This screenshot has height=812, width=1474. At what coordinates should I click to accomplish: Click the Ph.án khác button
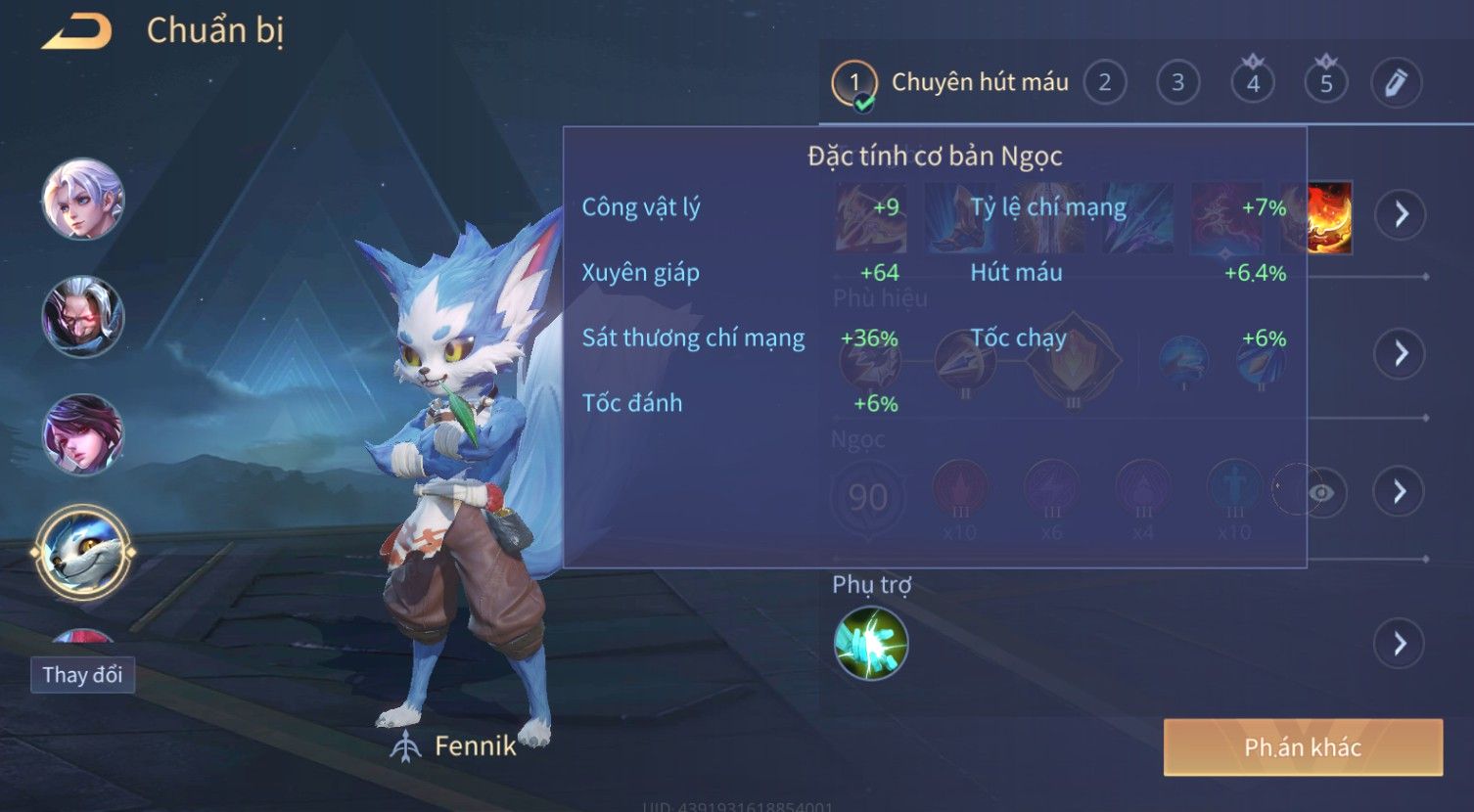click(1303, 748)
